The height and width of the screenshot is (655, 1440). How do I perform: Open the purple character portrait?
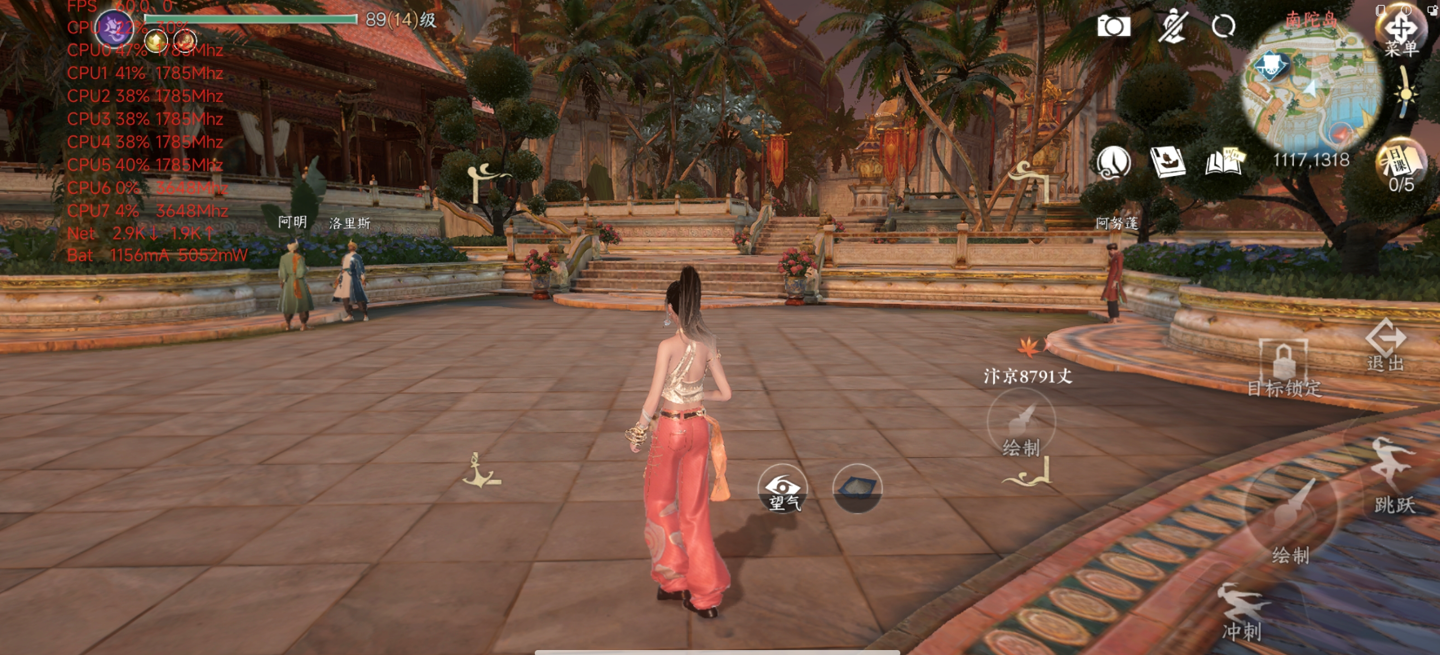114,28
